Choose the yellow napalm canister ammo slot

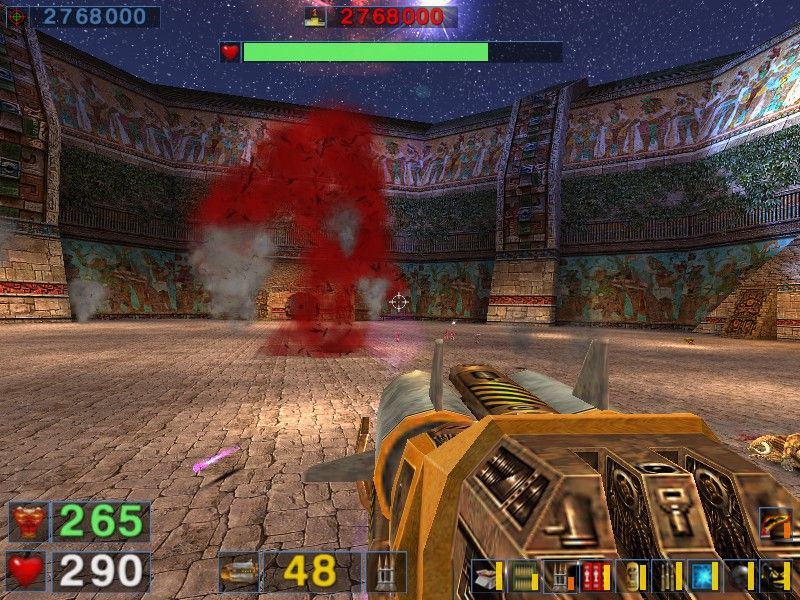(x=631, y=577)
